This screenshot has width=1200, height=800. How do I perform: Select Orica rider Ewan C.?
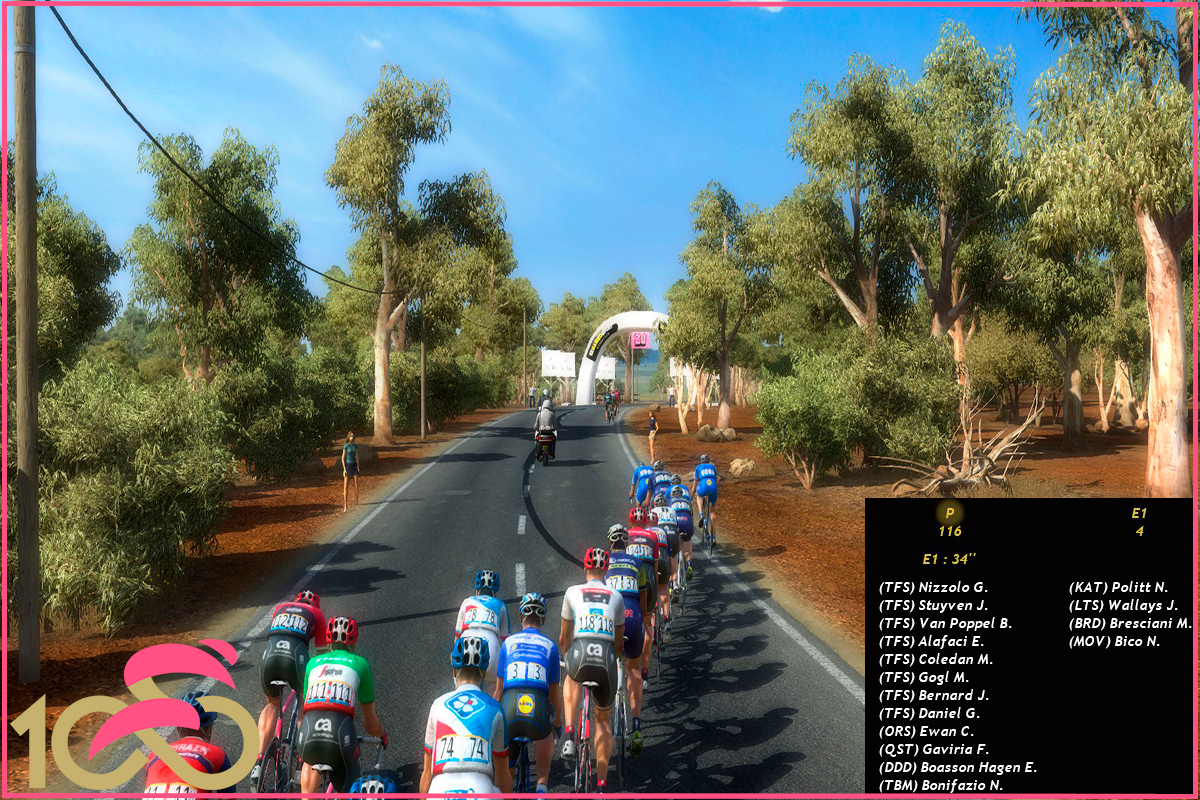click(x=926, y=732)
